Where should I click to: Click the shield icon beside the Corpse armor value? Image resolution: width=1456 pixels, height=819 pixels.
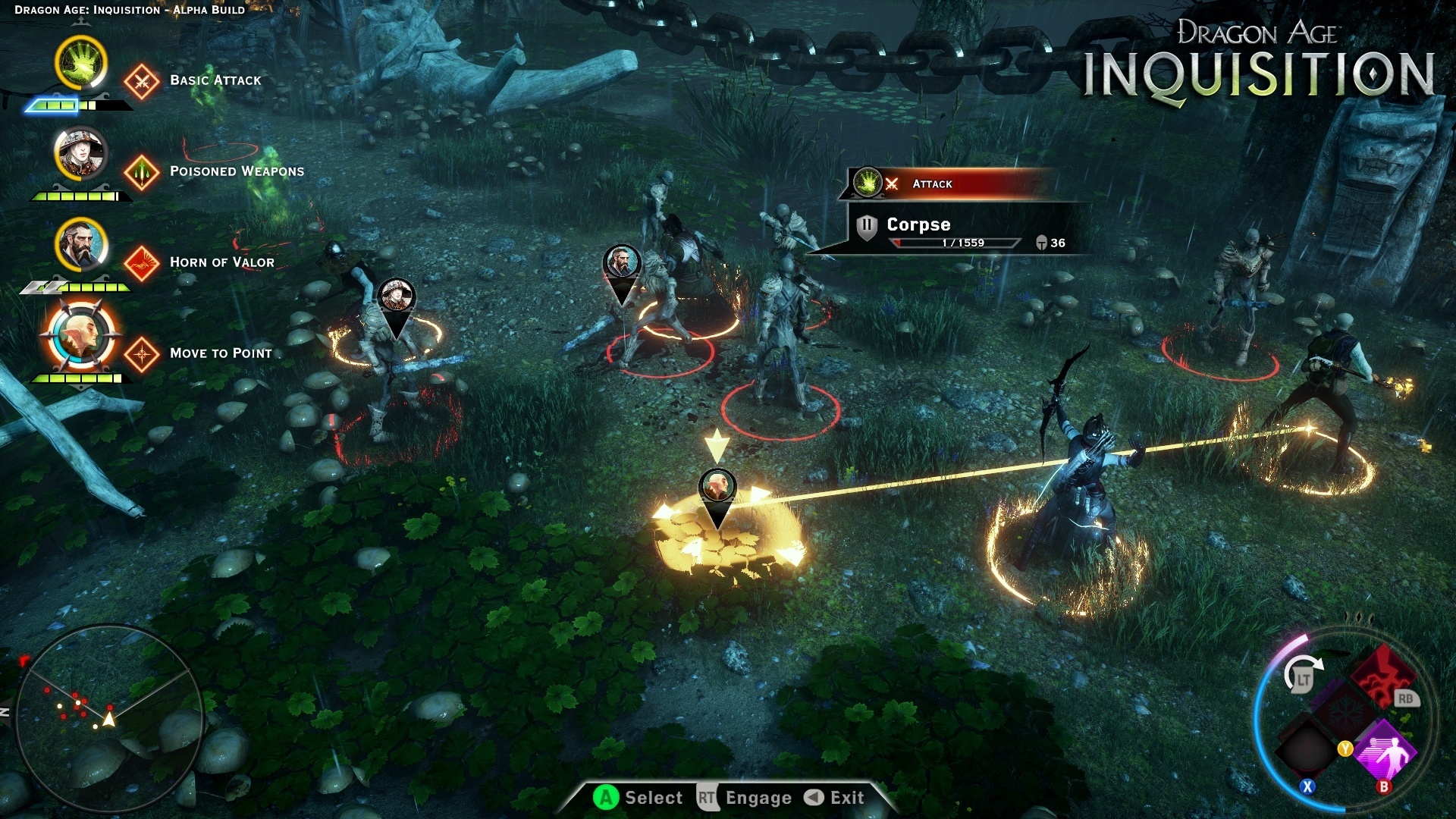1041,242
